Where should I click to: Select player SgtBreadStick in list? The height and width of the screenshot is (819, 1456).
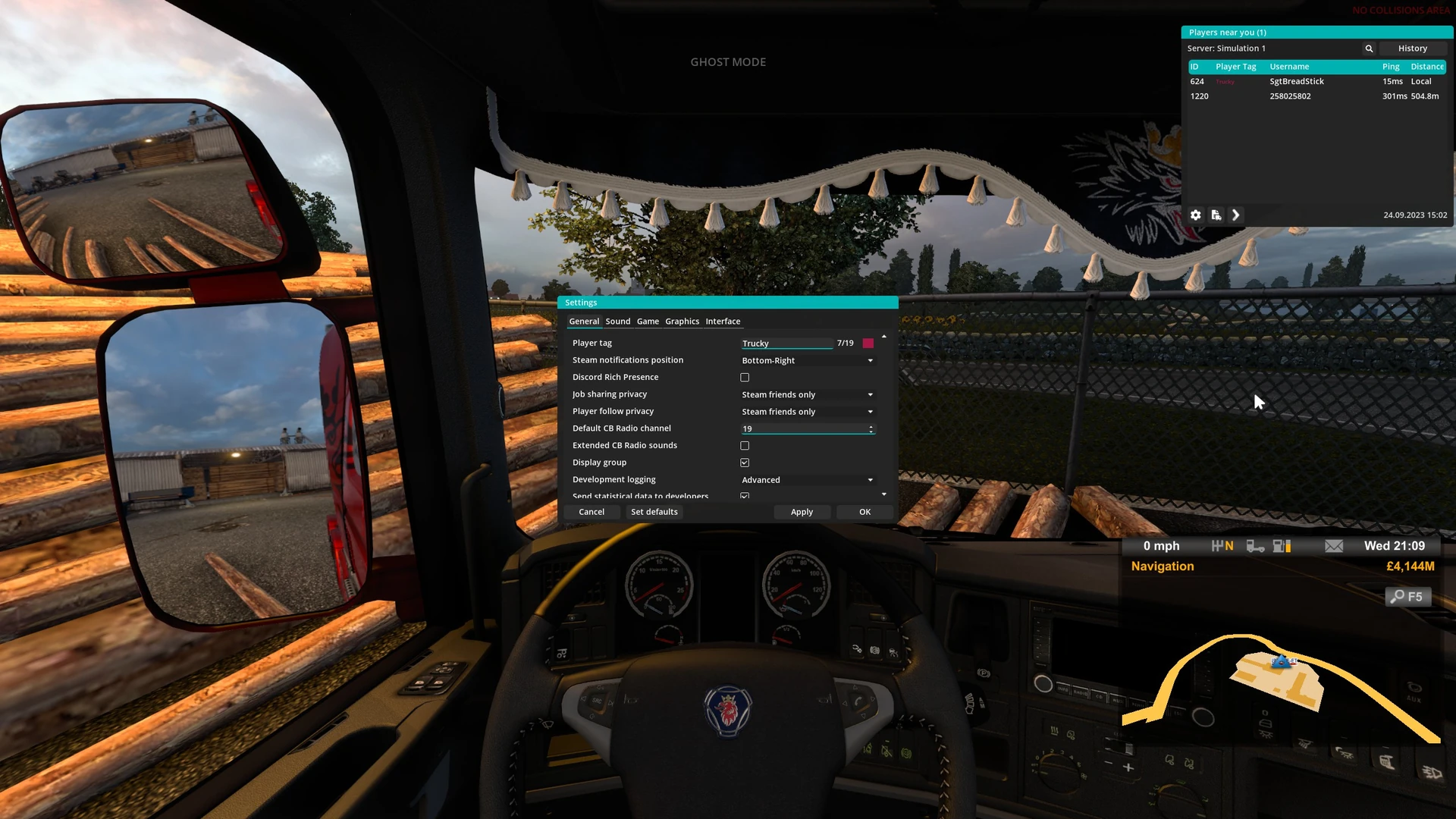pyautogui.click(x=1297, y=81)
